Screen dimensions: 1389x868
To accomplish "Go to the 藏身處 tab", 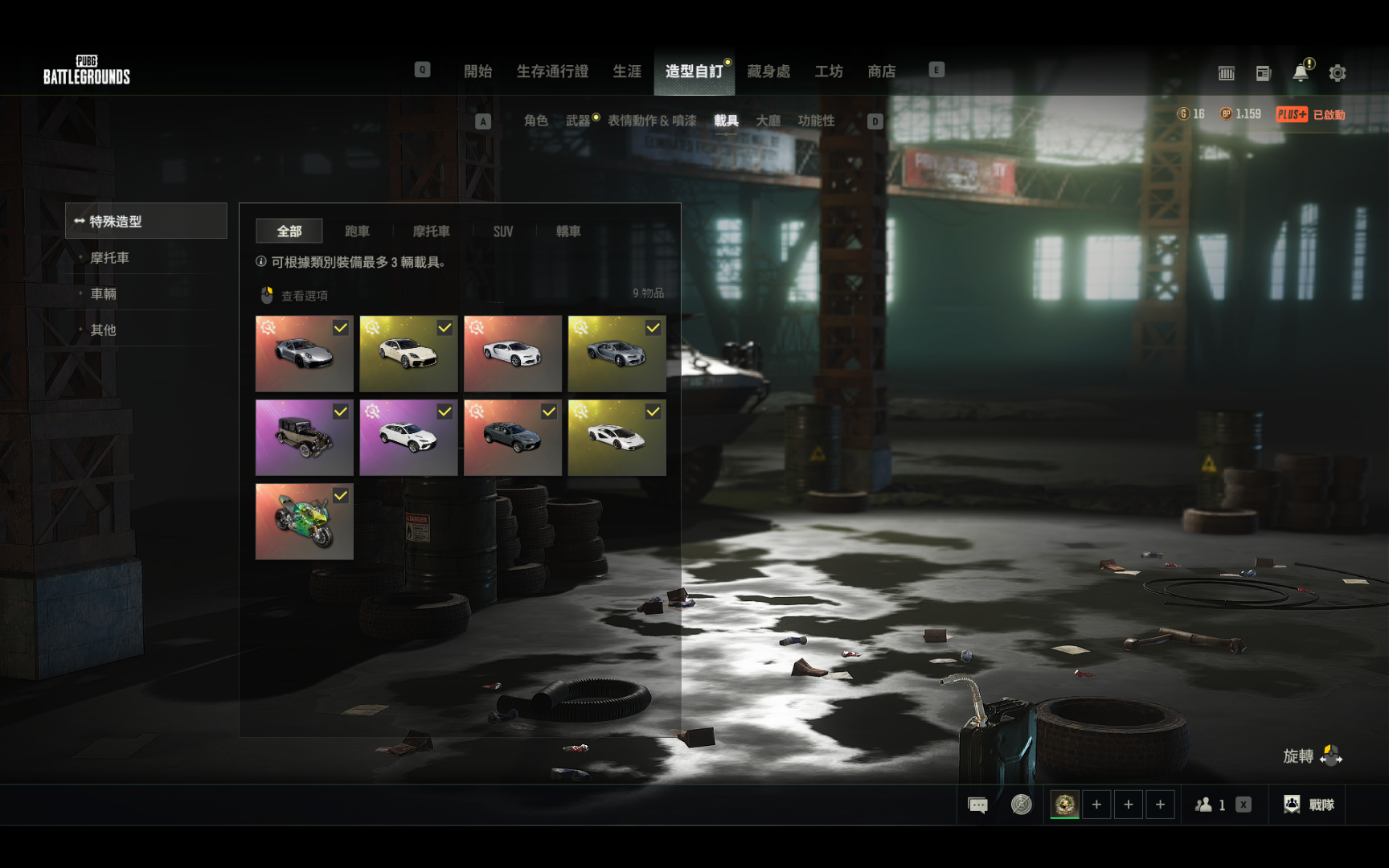I will point(768,72).
